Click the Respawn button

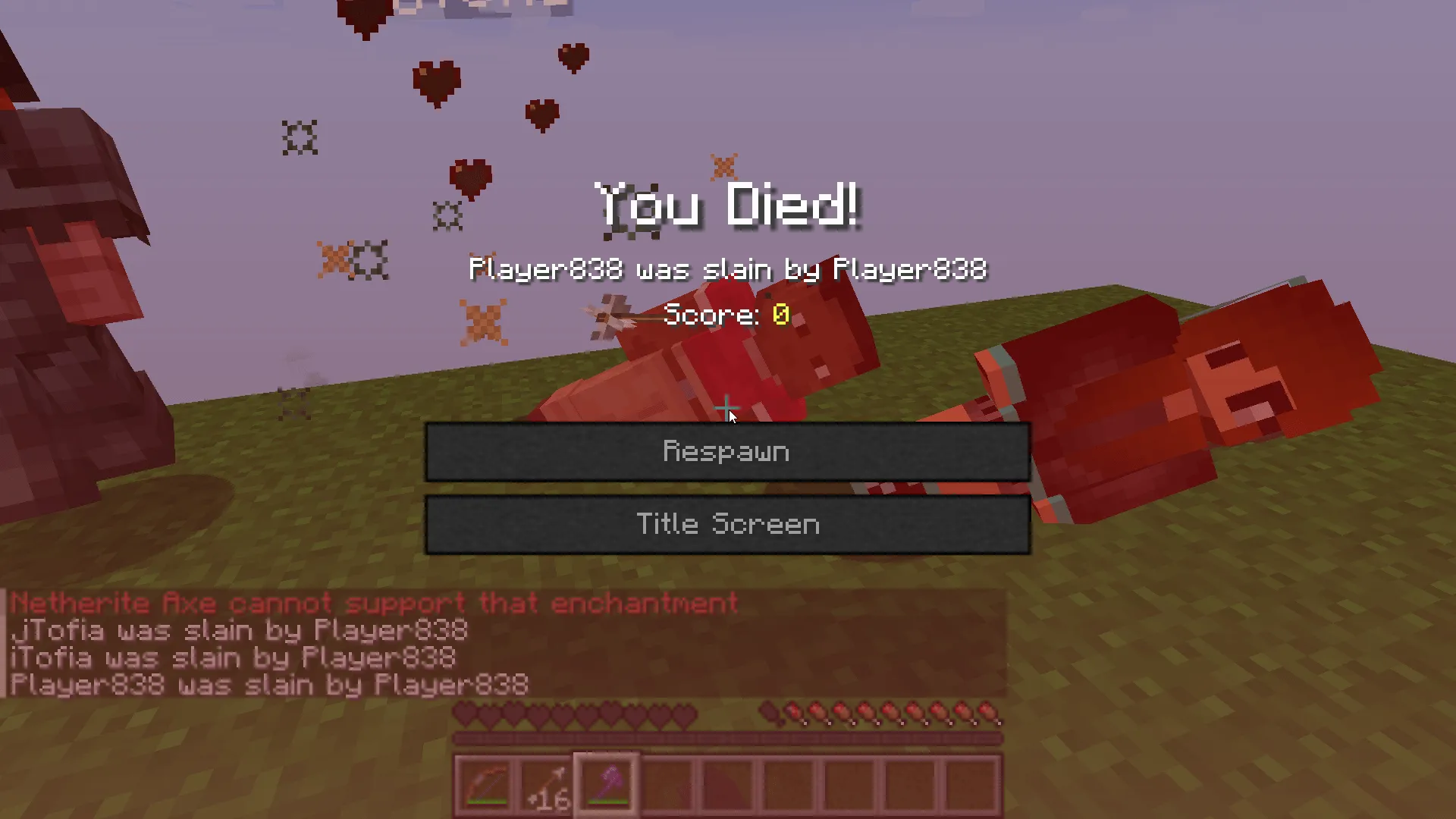(726, 452)
